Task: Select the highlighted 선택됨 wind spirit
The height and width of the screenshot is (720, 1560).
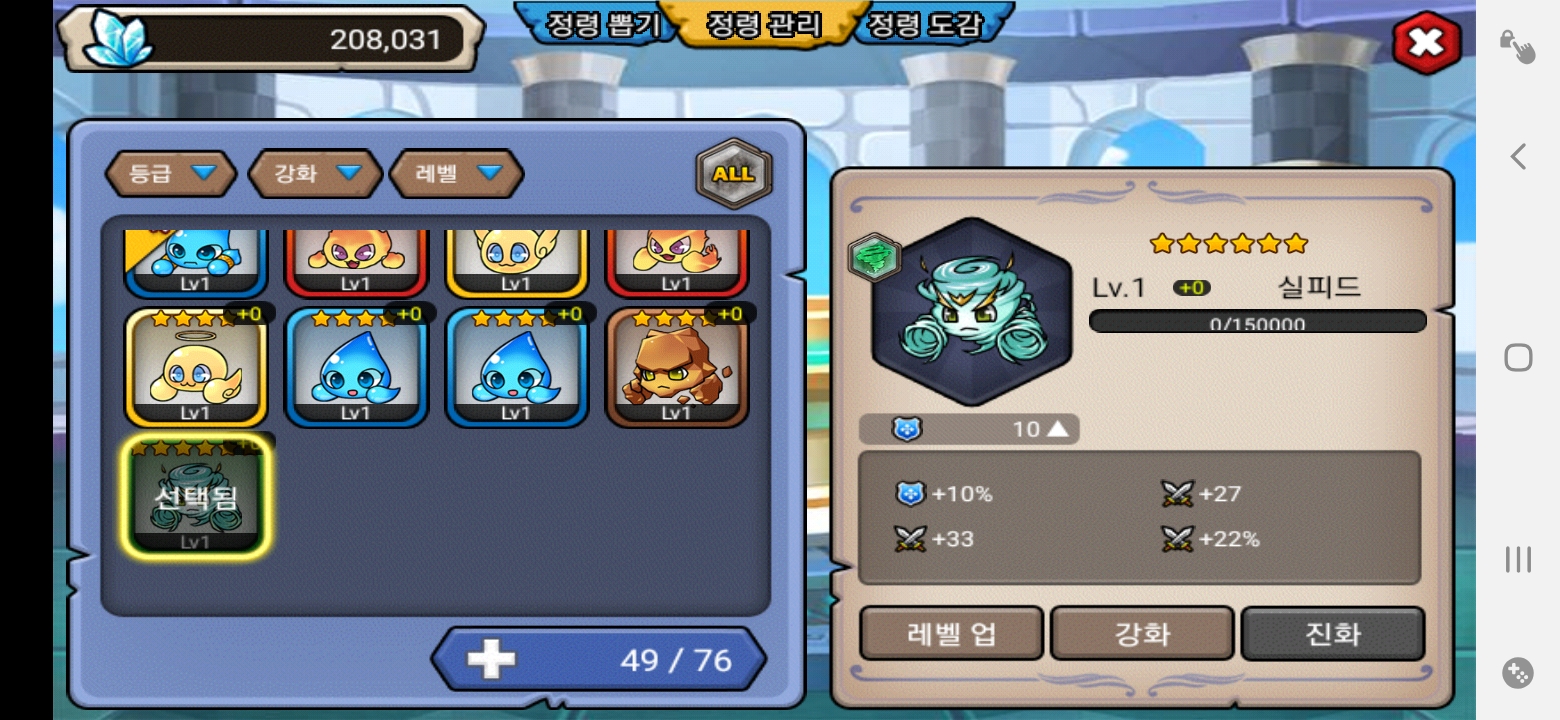Action: [x=196, y=497]
